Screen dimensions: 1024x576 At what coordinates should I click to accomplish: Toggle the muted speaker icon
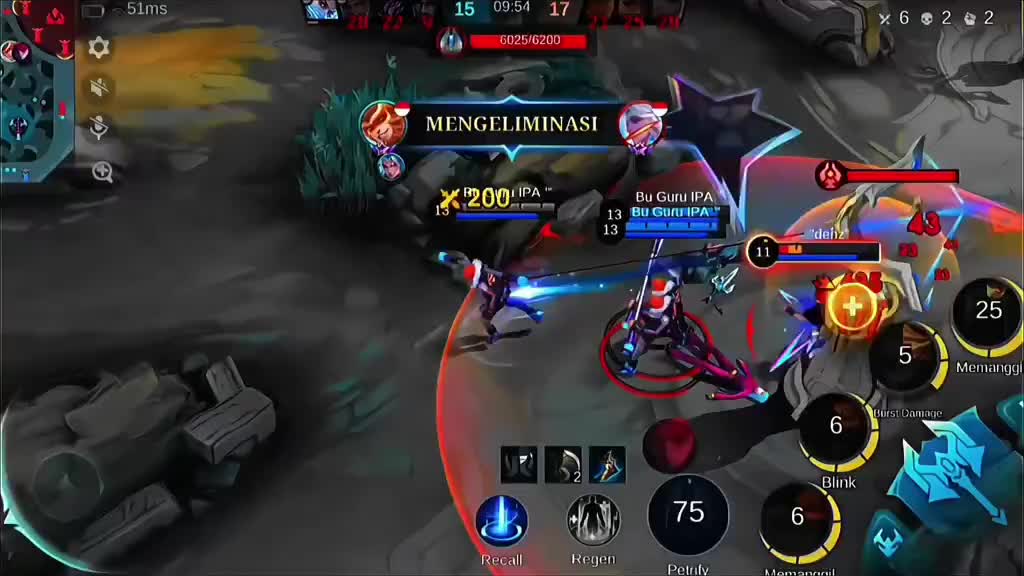pos(99,88)
